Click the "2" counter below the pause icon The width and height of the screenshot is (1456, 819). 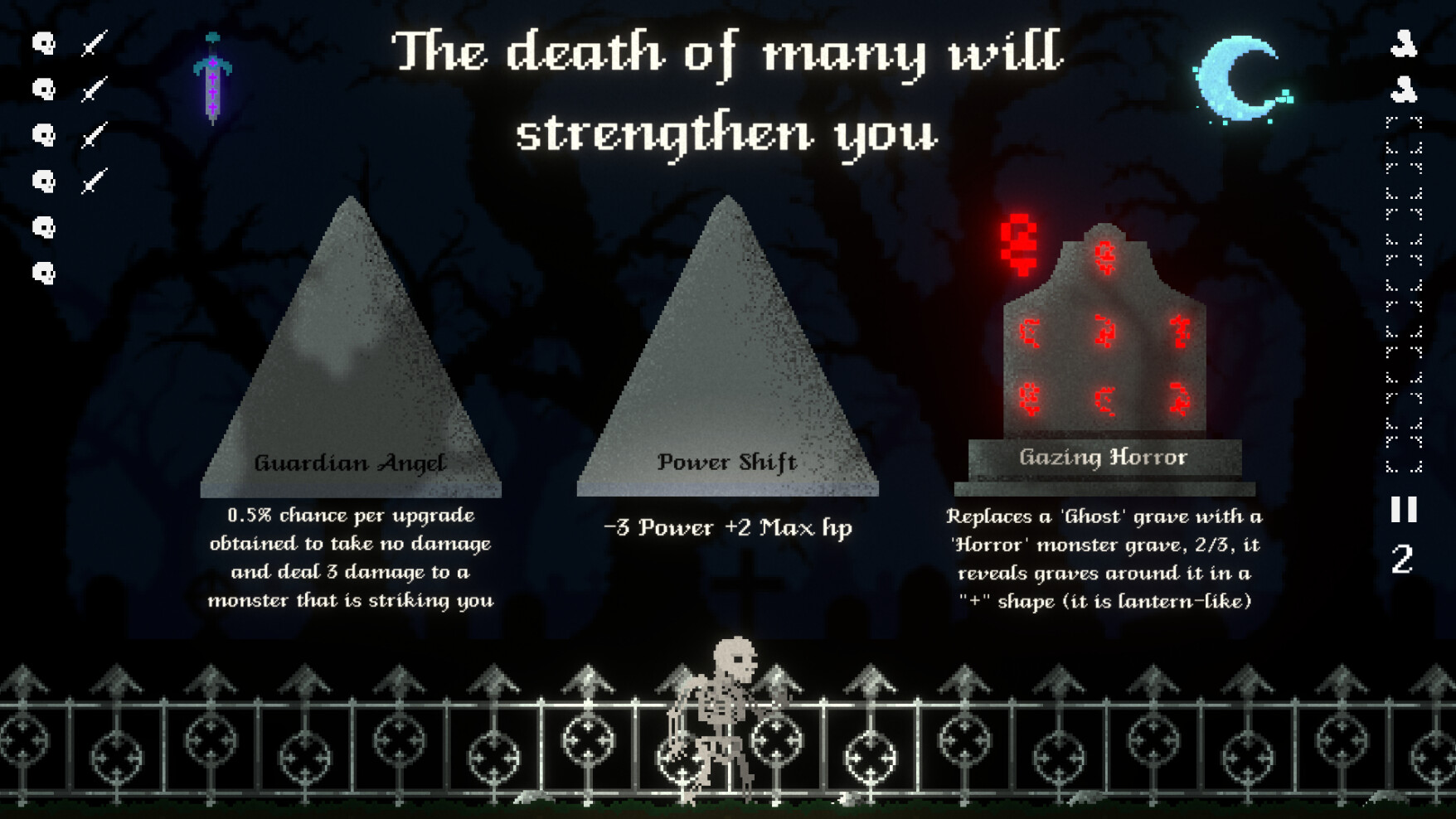pyautogui.click(x=1403, y=560)
